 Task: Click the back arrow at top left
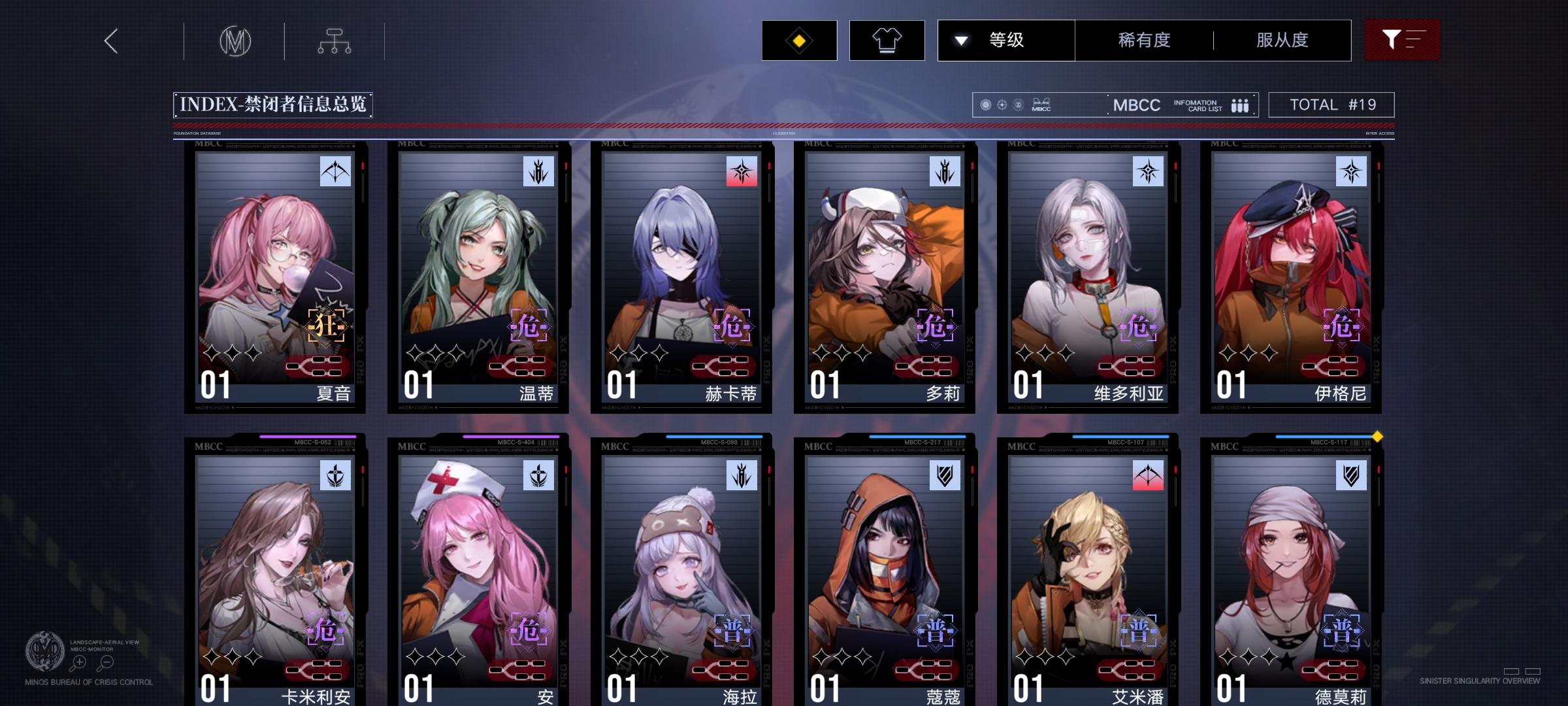(110, 40)
